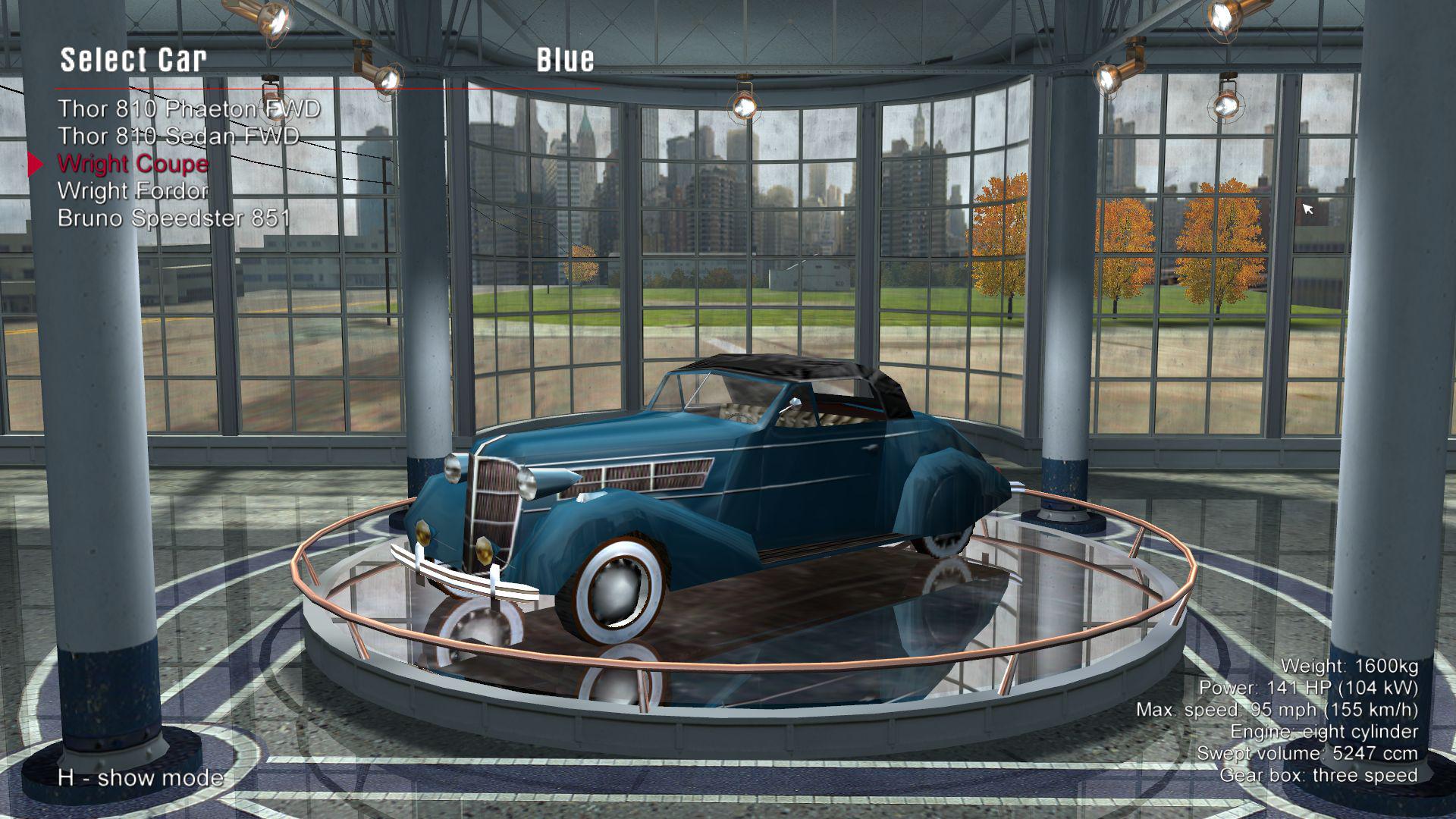Click the mouse cursor arrow on screen
The width and height of the screenshot is (1456, 819).
tap(1307, 207)
